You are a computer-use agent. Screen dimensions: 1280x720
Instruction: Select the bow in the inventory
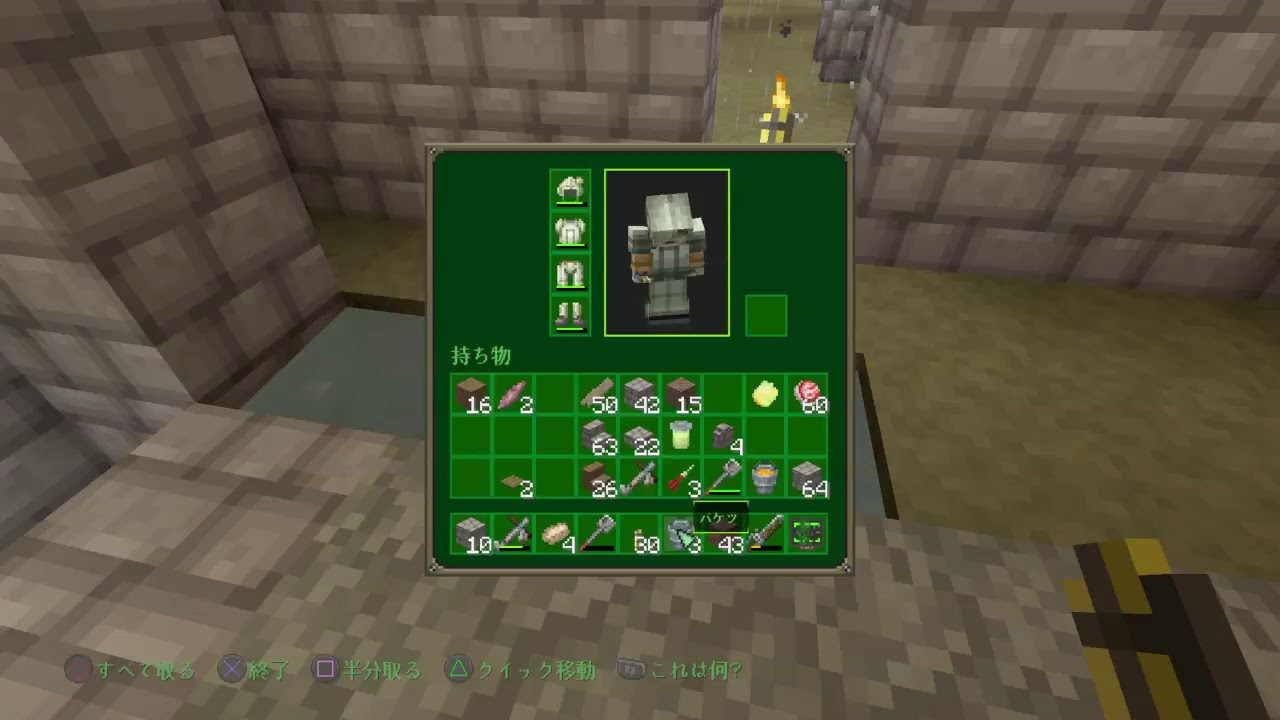[x=638, y=480]
